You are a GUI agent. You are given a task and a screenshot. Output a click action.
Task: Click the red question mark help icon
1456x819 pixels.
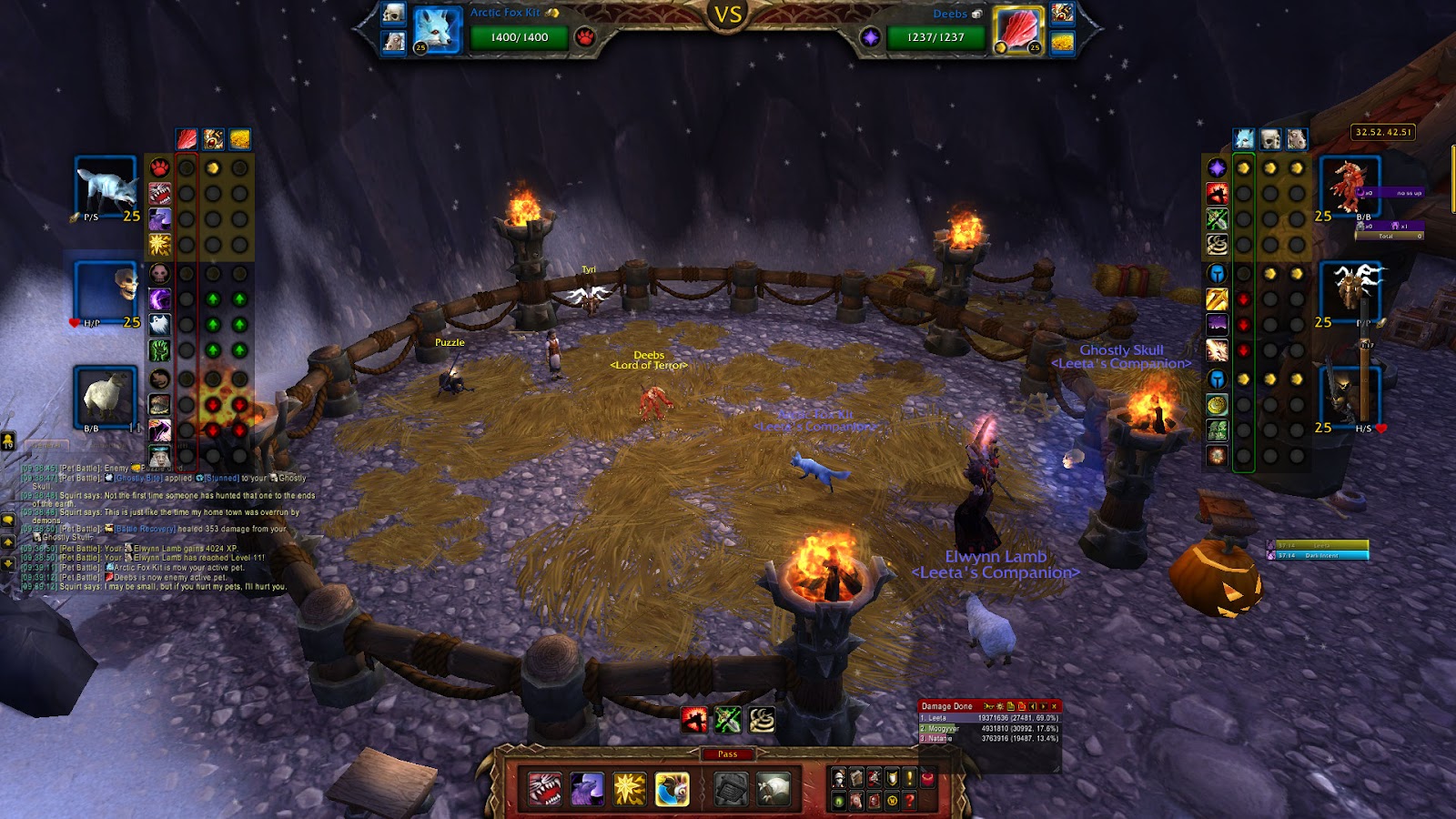pyautogui.click(x=909, y=801)
